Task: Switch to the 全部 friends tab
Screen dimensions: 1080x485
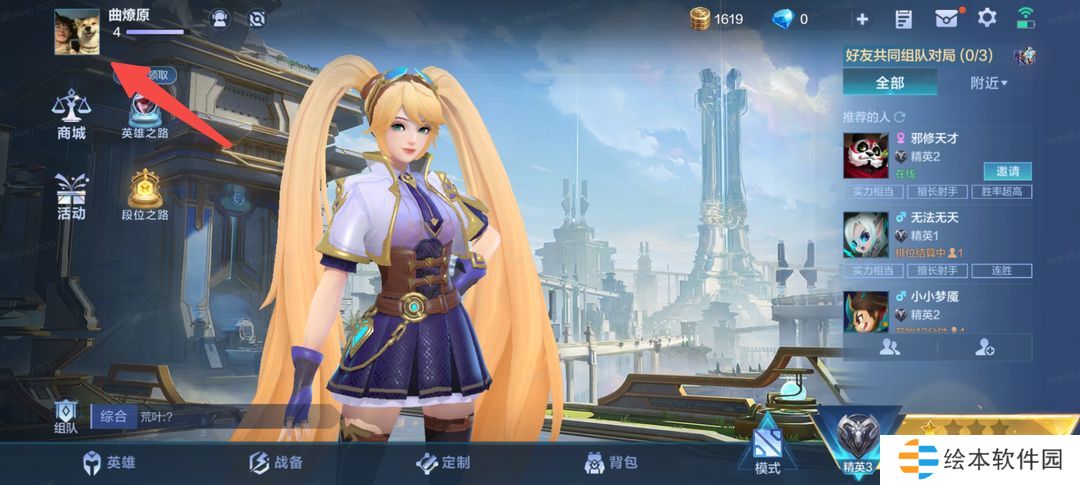Action: point(889,83)
